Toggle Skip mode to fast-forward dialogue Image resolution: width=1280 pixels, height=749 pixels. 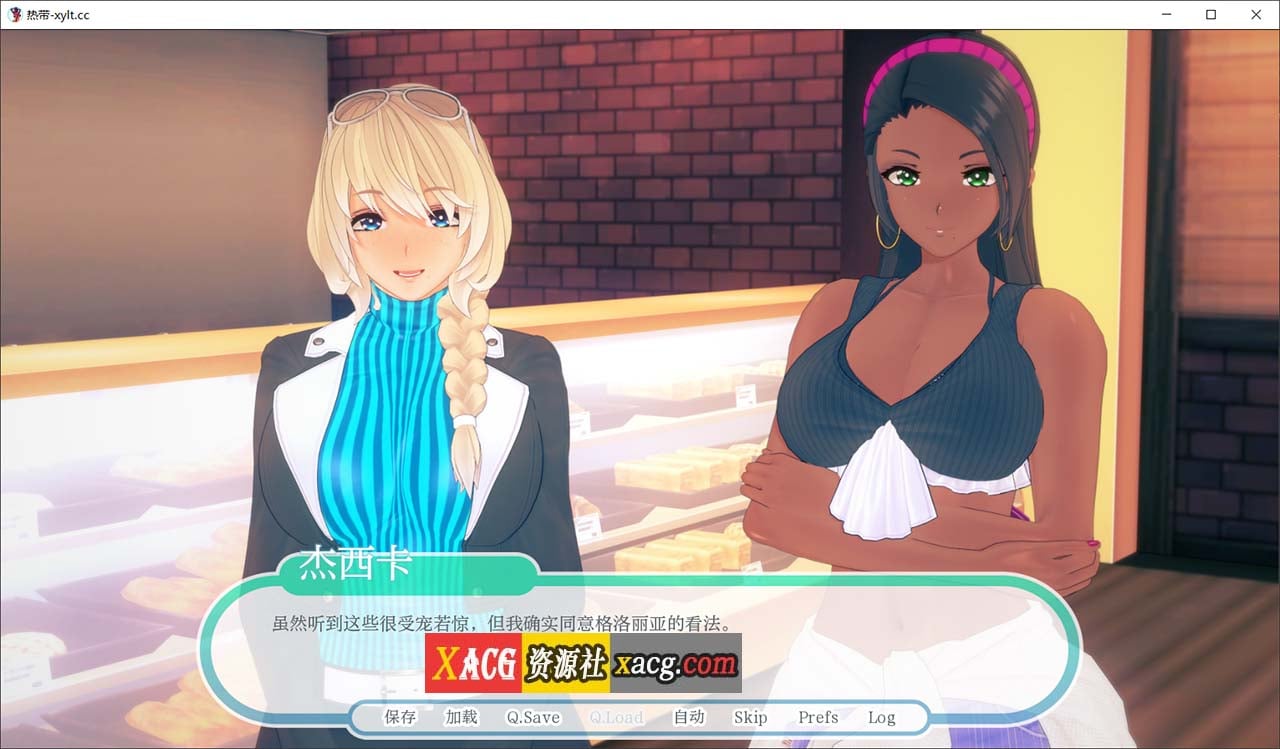(x=751, y=717)
